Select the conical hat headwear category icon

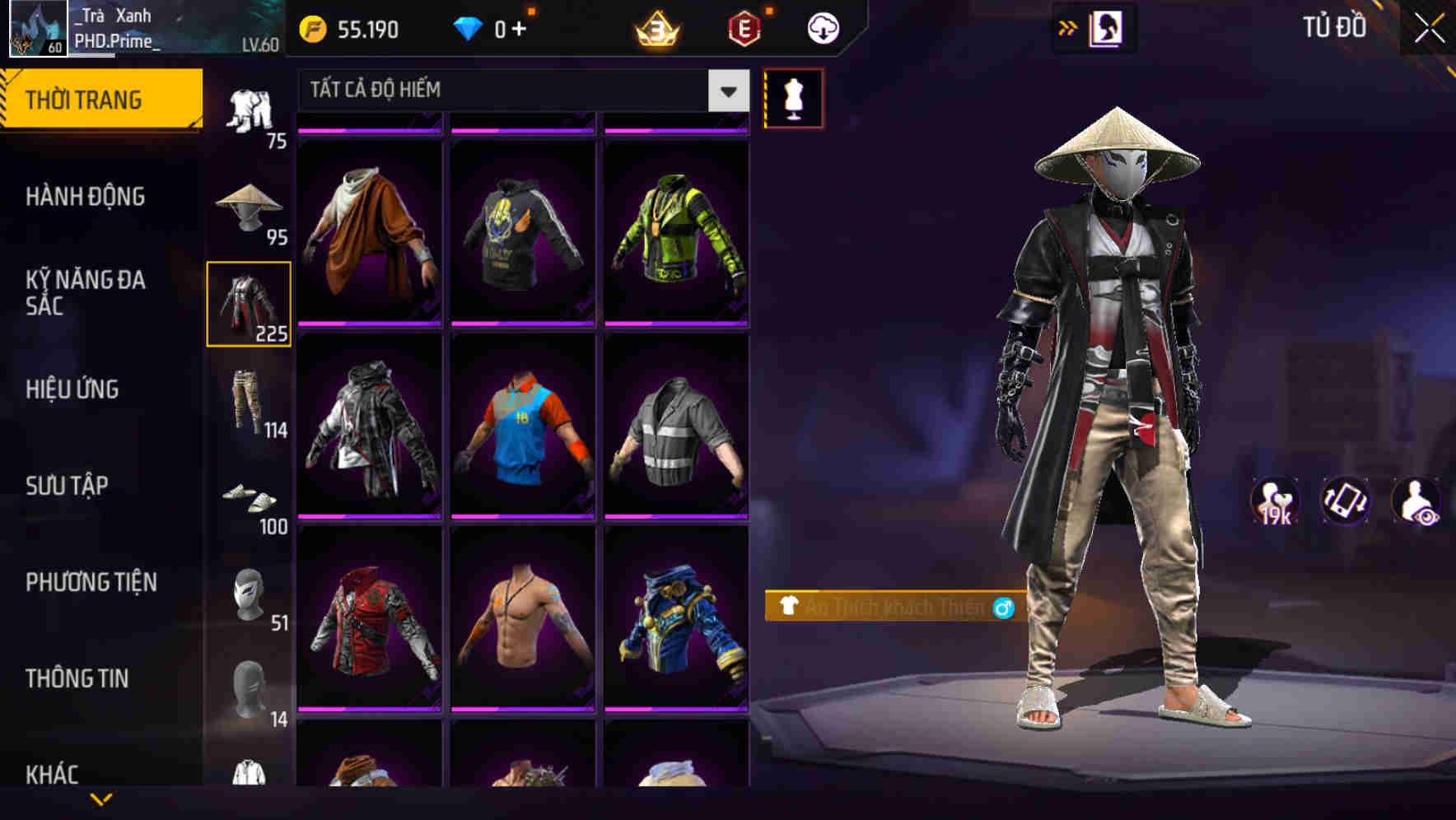249,207
